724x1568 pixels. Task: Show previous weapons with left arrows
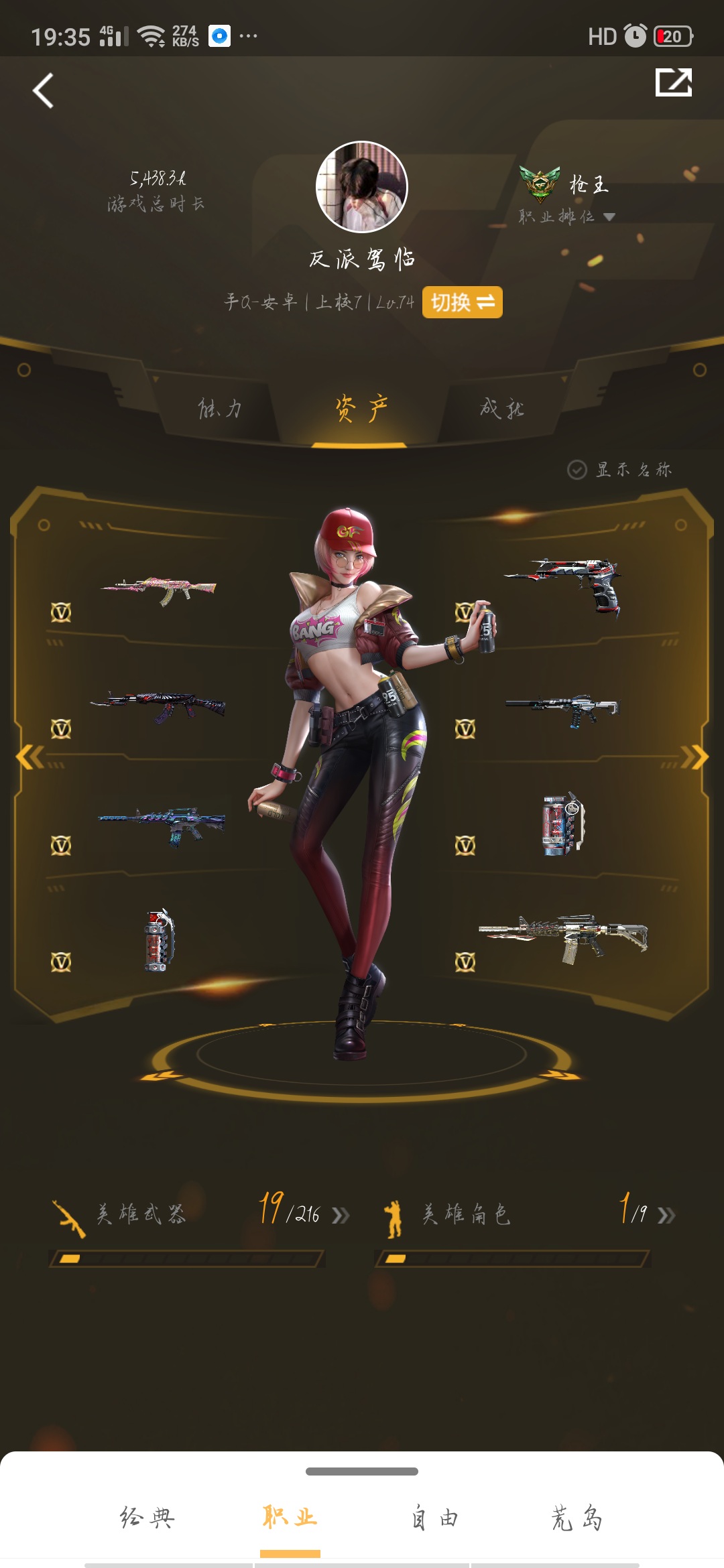29,757
